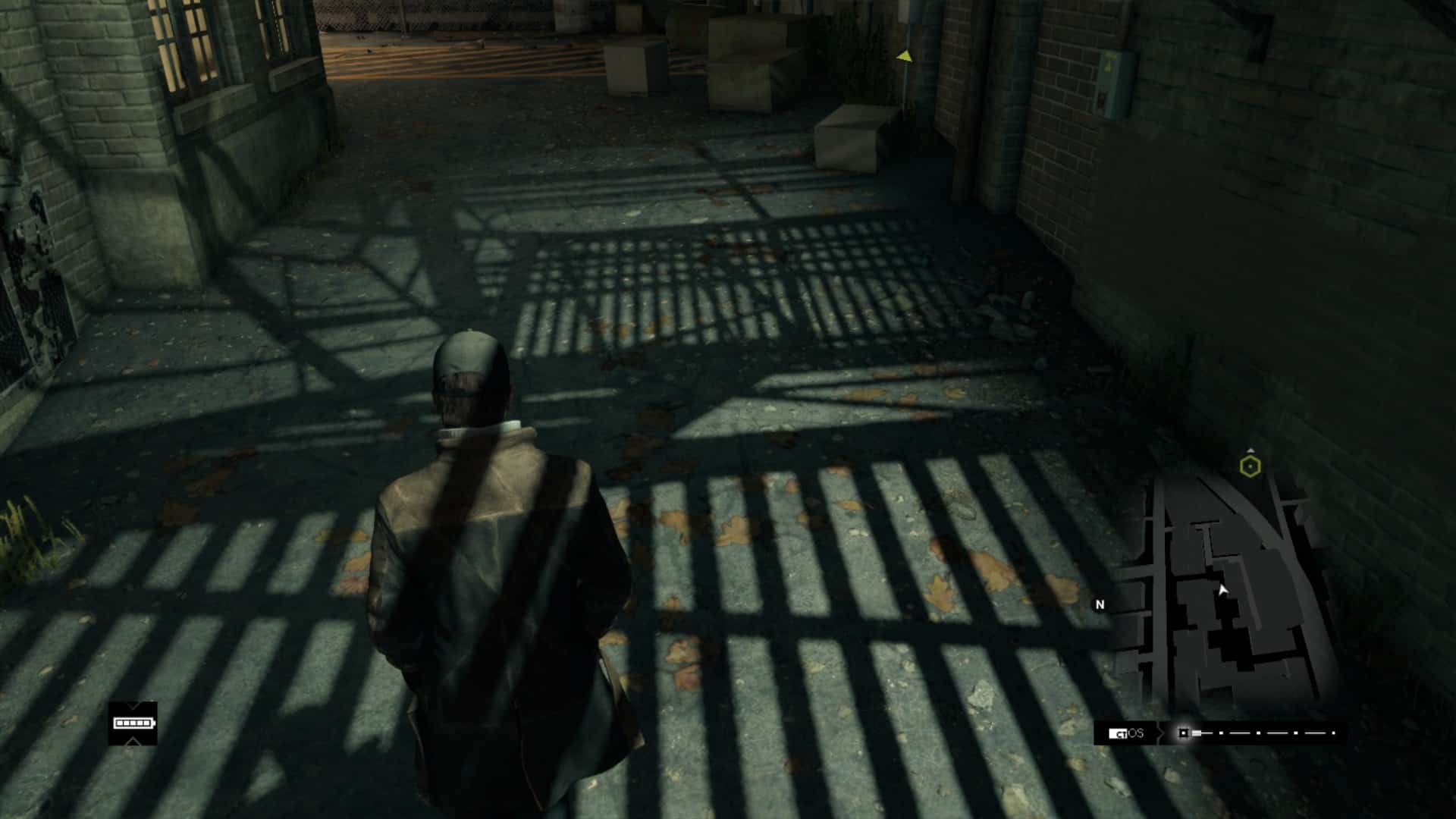Click the white player arrow on the minimap
This screenshot has height=819, width=1456.
click(1222, 590)
